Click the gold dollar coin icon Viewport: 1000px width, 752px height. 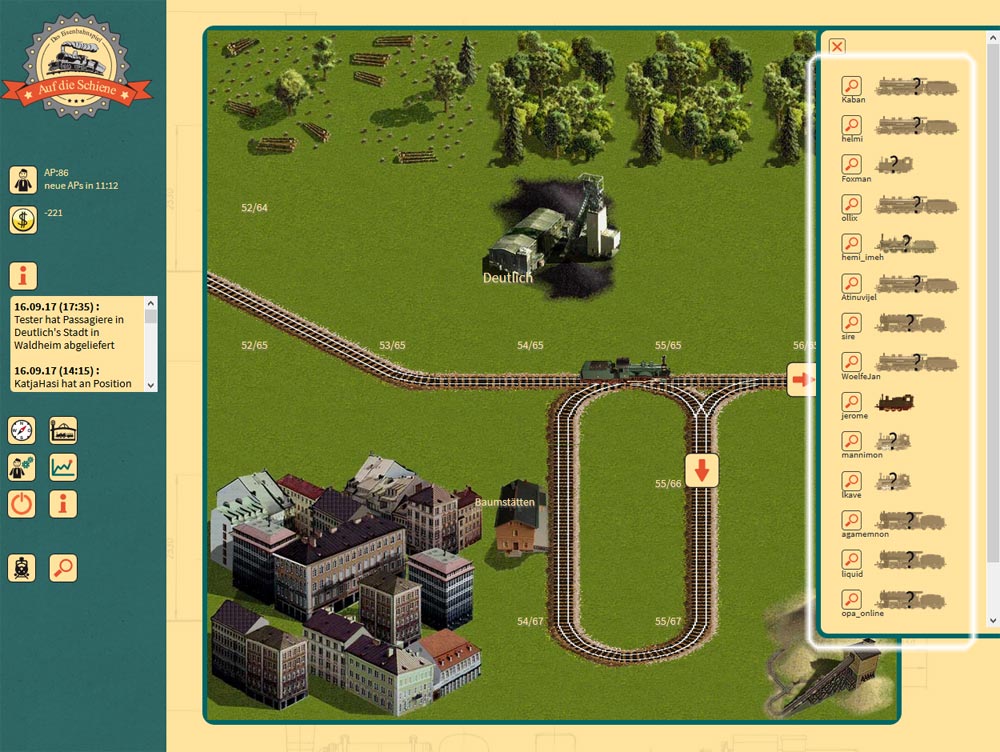point(23,220)
